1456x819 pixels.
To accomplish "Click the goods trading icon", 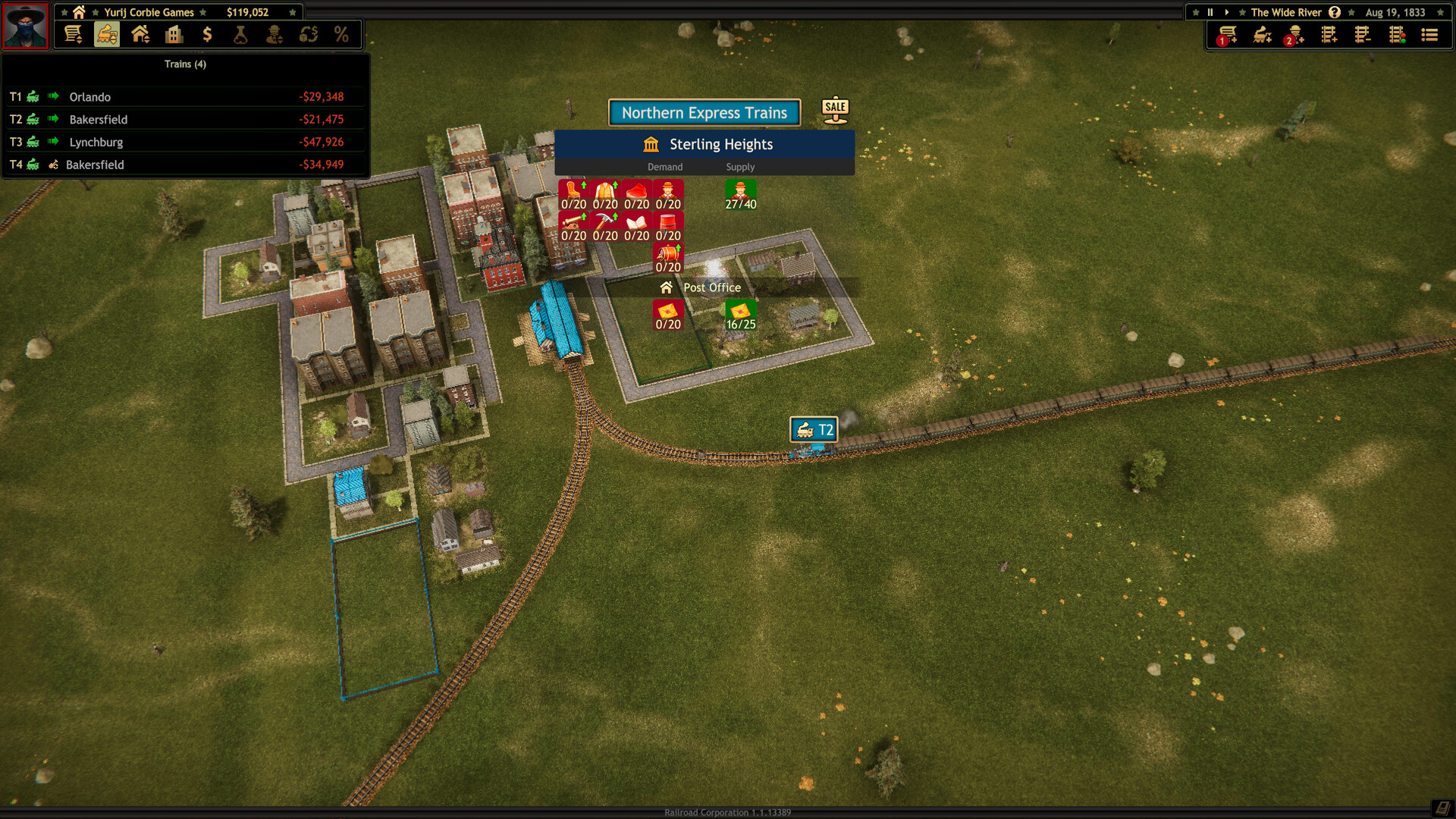I will coord(309,33).
